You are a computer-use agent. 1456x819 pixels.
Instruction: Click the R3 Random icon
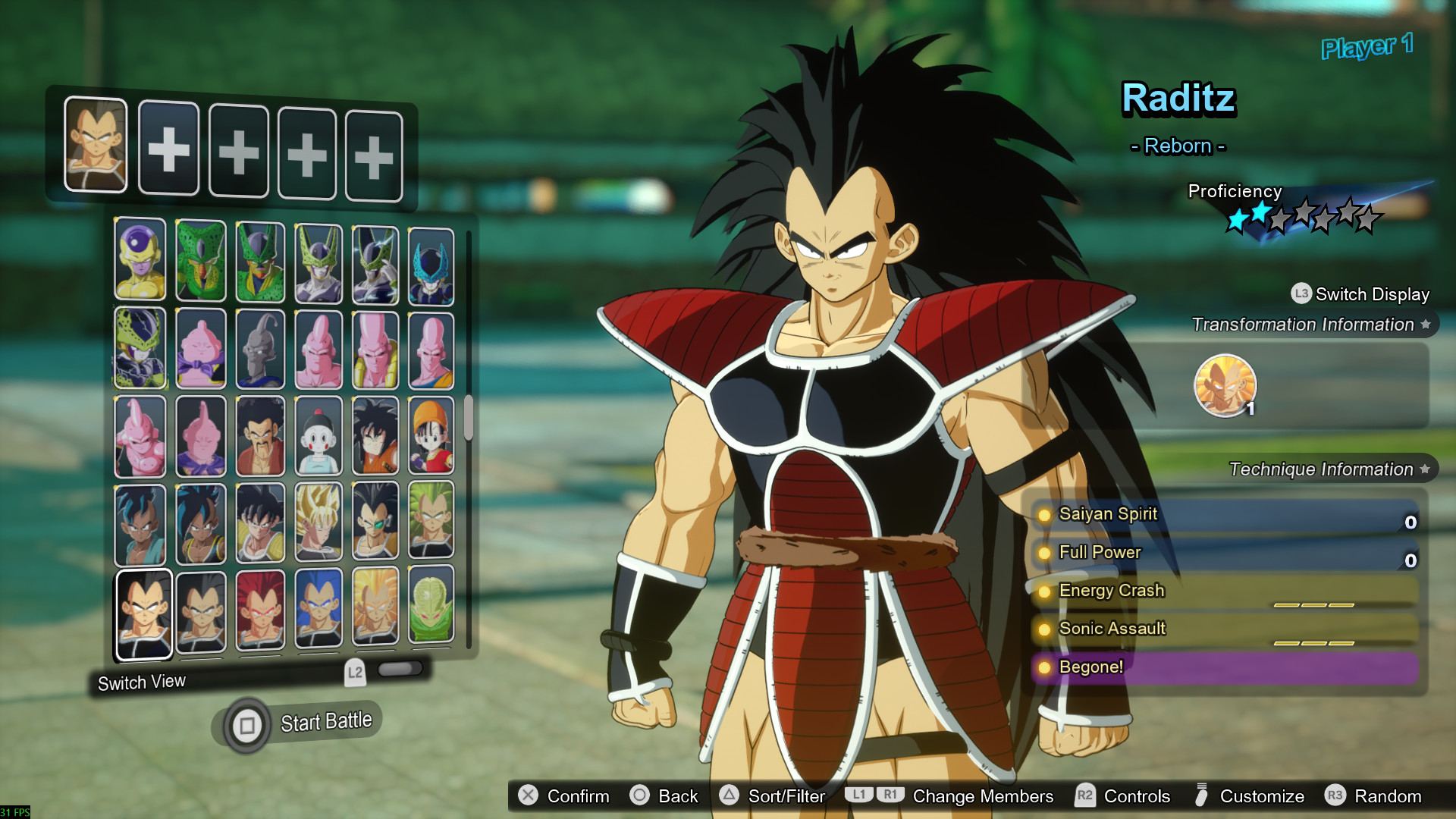1336,797
